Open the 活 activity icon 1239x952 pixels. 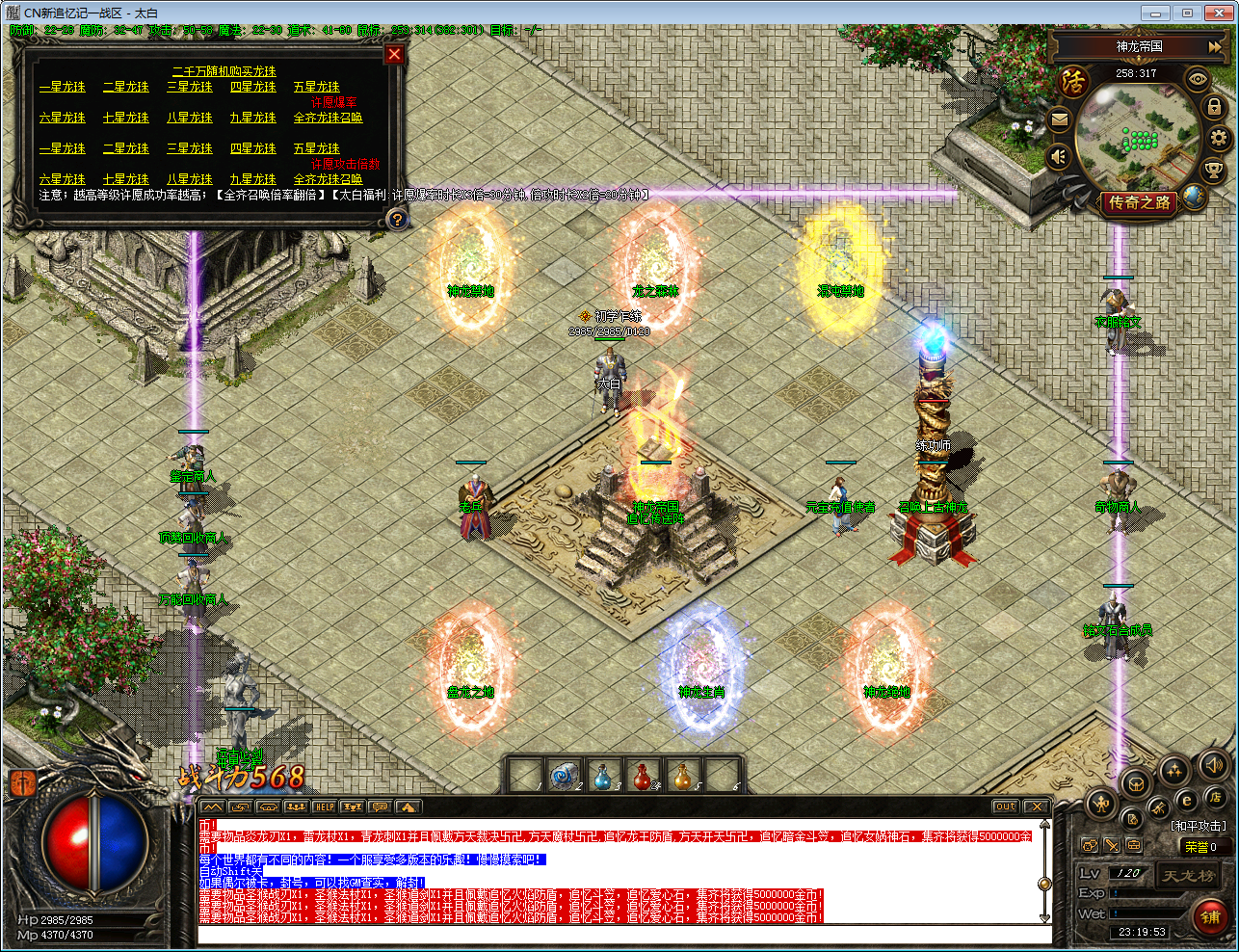pyautogui.click(x=1072, y=82)
